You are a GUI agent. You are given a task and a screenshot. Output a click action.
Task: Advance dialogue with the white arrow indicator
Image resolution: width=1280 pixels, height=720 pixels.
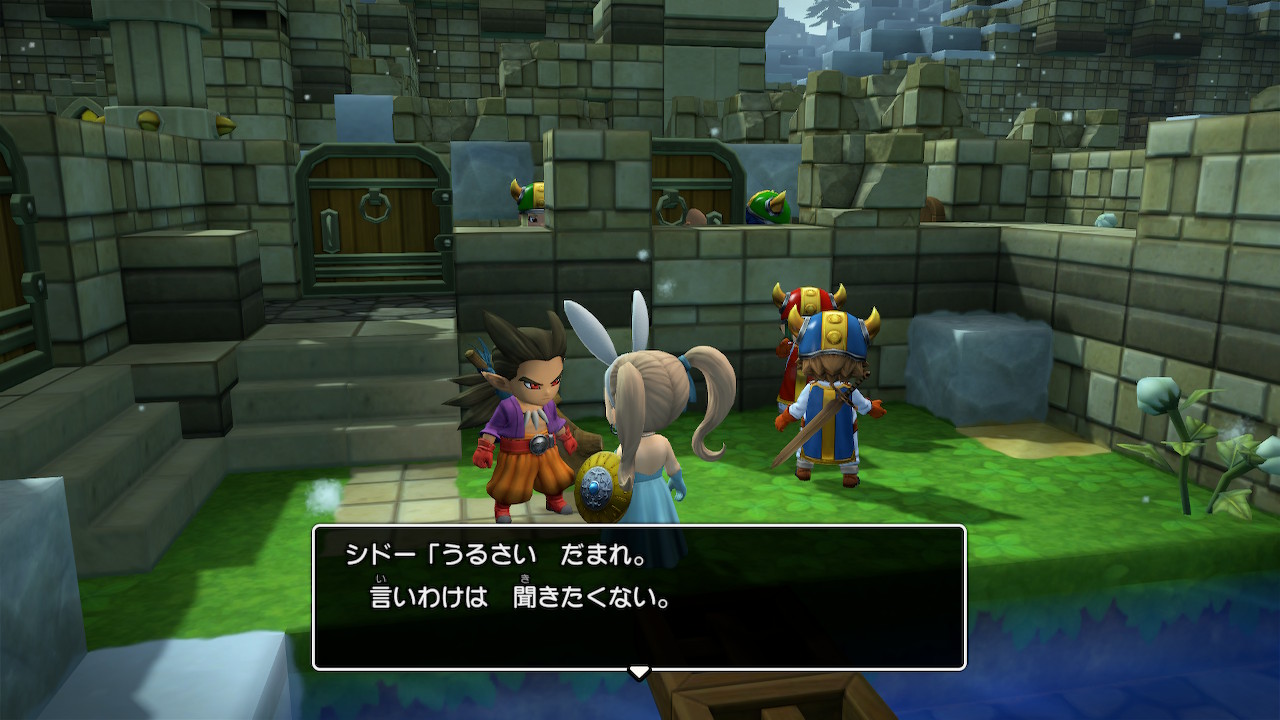coord(639,672)
